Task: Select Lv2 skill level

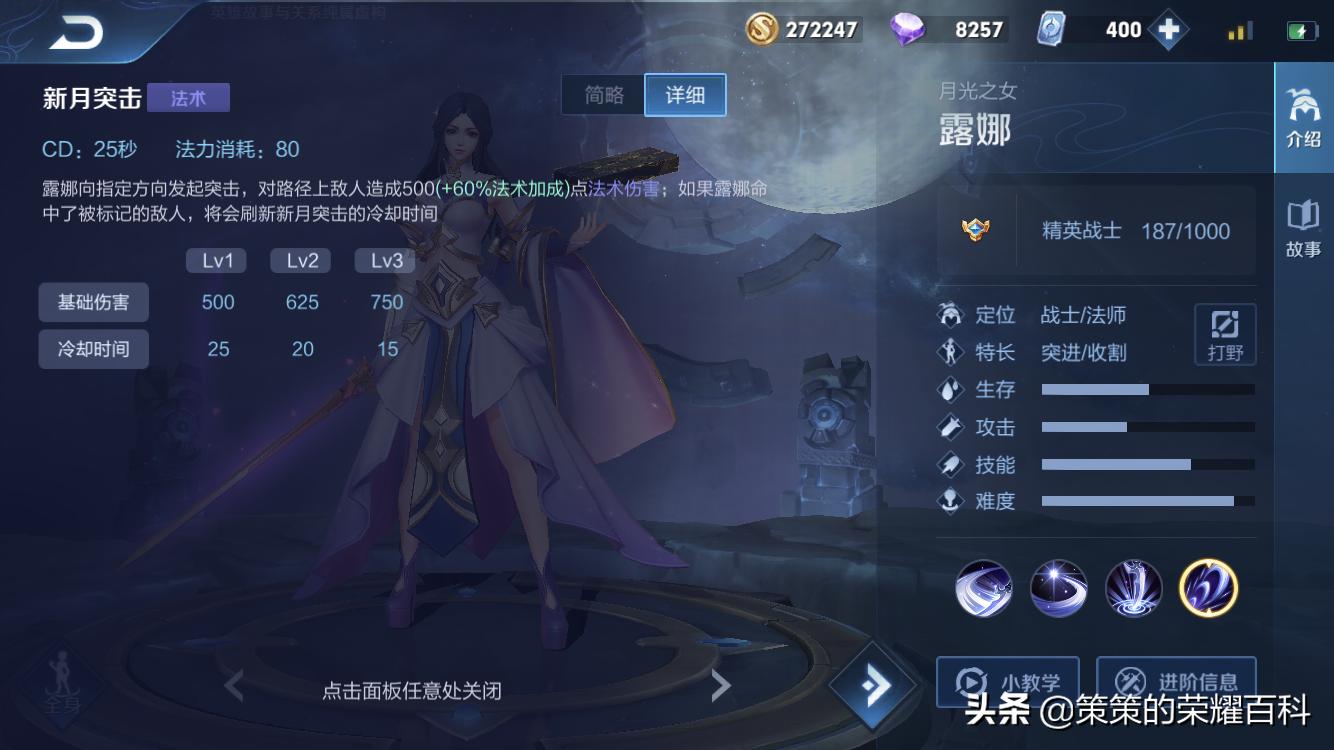Action: click(300, 260)
